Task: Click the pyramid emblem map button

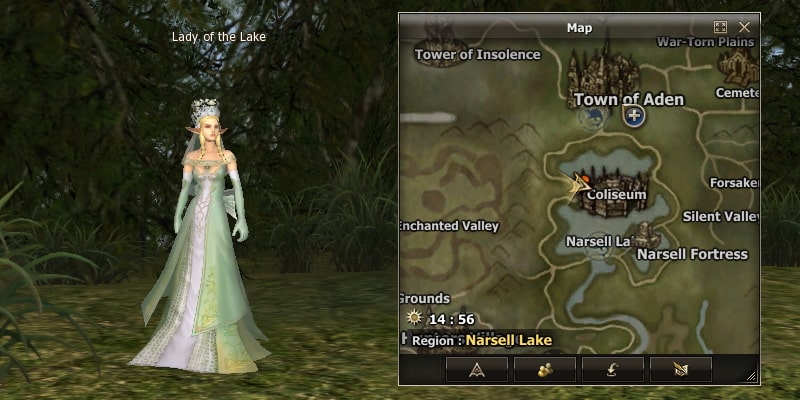Action: (477, 369)
